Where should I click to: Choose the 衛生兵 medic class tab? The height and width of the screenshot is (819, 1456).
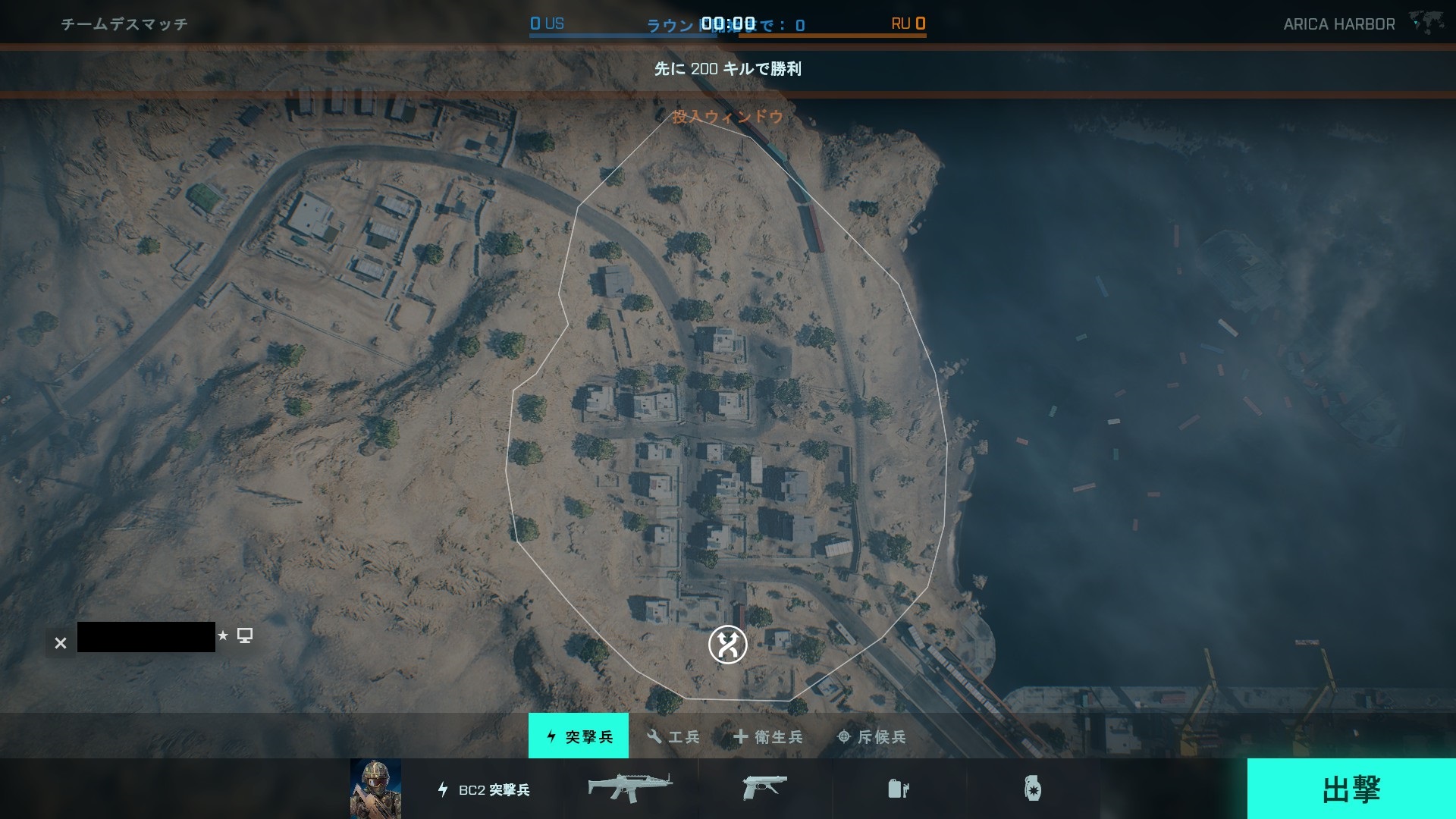coord(768,736)
